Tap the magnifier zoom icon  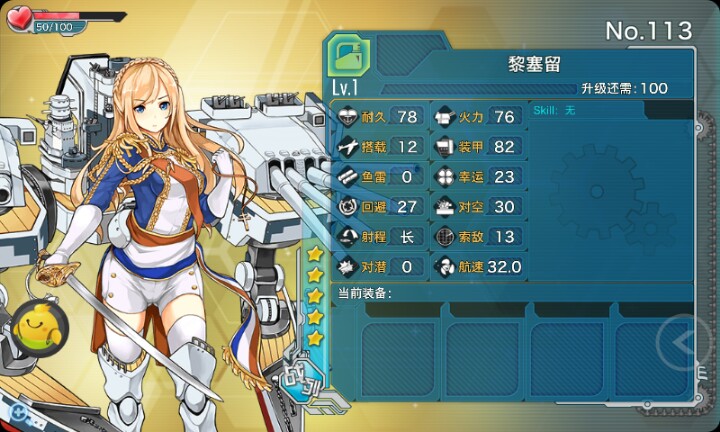(x=17, y=411)
